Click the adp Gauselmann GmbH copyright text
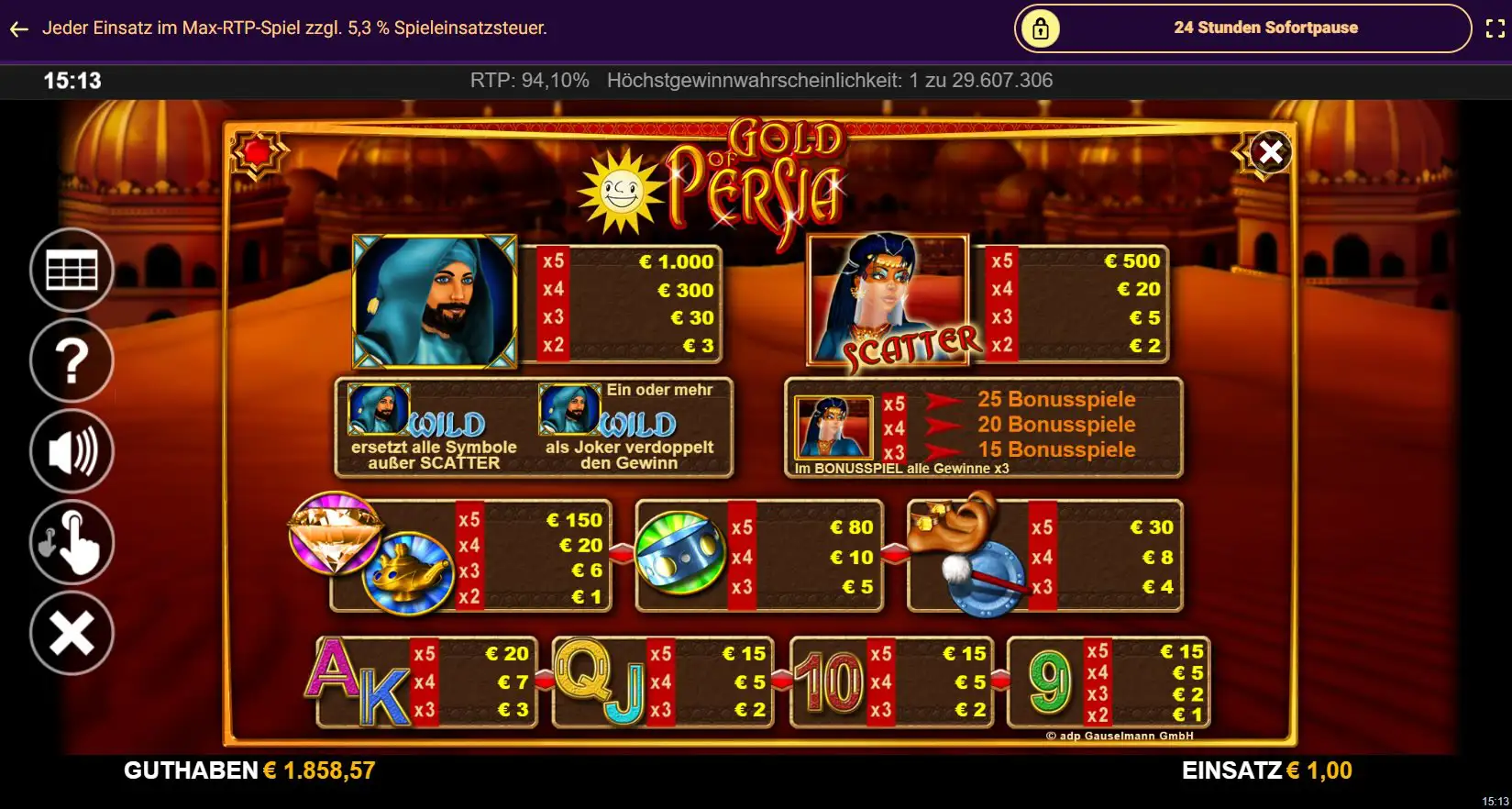The width and height of the screenshot is (1512, 809). tap(1120, 735)
